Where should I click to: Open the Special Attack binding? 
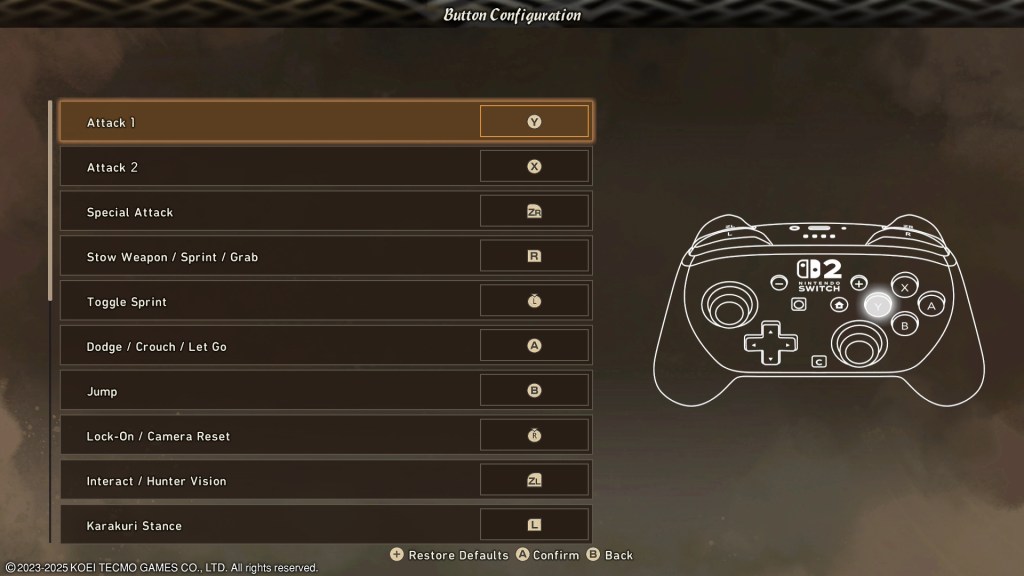pos(325,212)
